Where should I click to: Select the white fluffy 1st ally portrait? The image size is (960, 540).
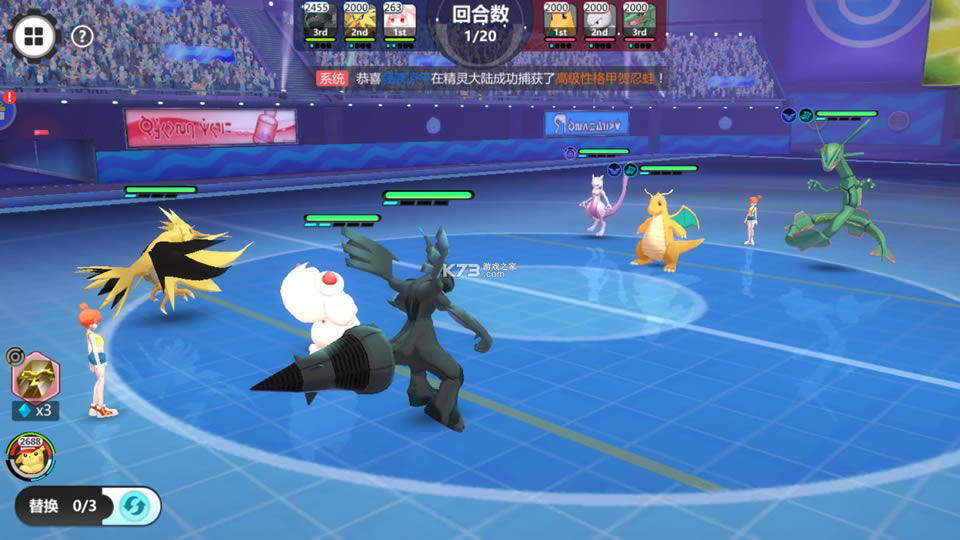pos(399,22)
